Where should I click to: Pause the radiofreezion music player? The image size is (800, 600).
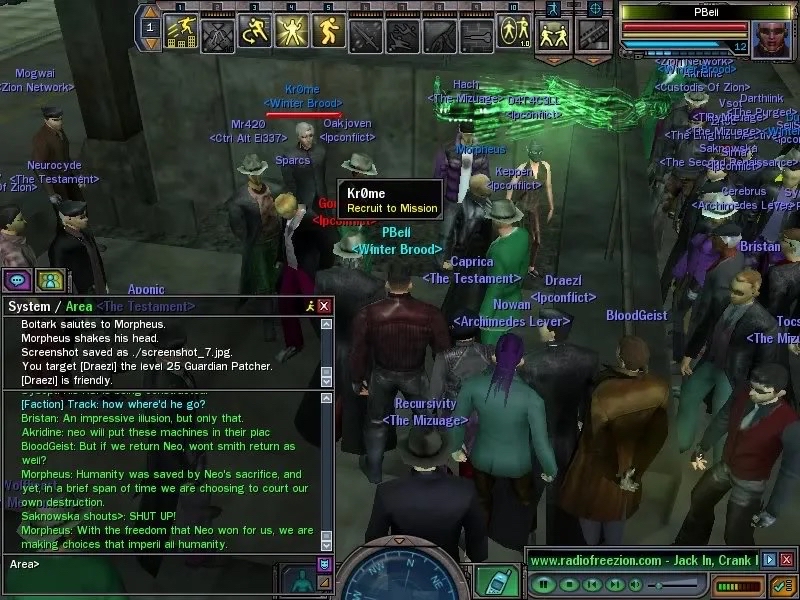pyautogui.click(x=542, y=584)
